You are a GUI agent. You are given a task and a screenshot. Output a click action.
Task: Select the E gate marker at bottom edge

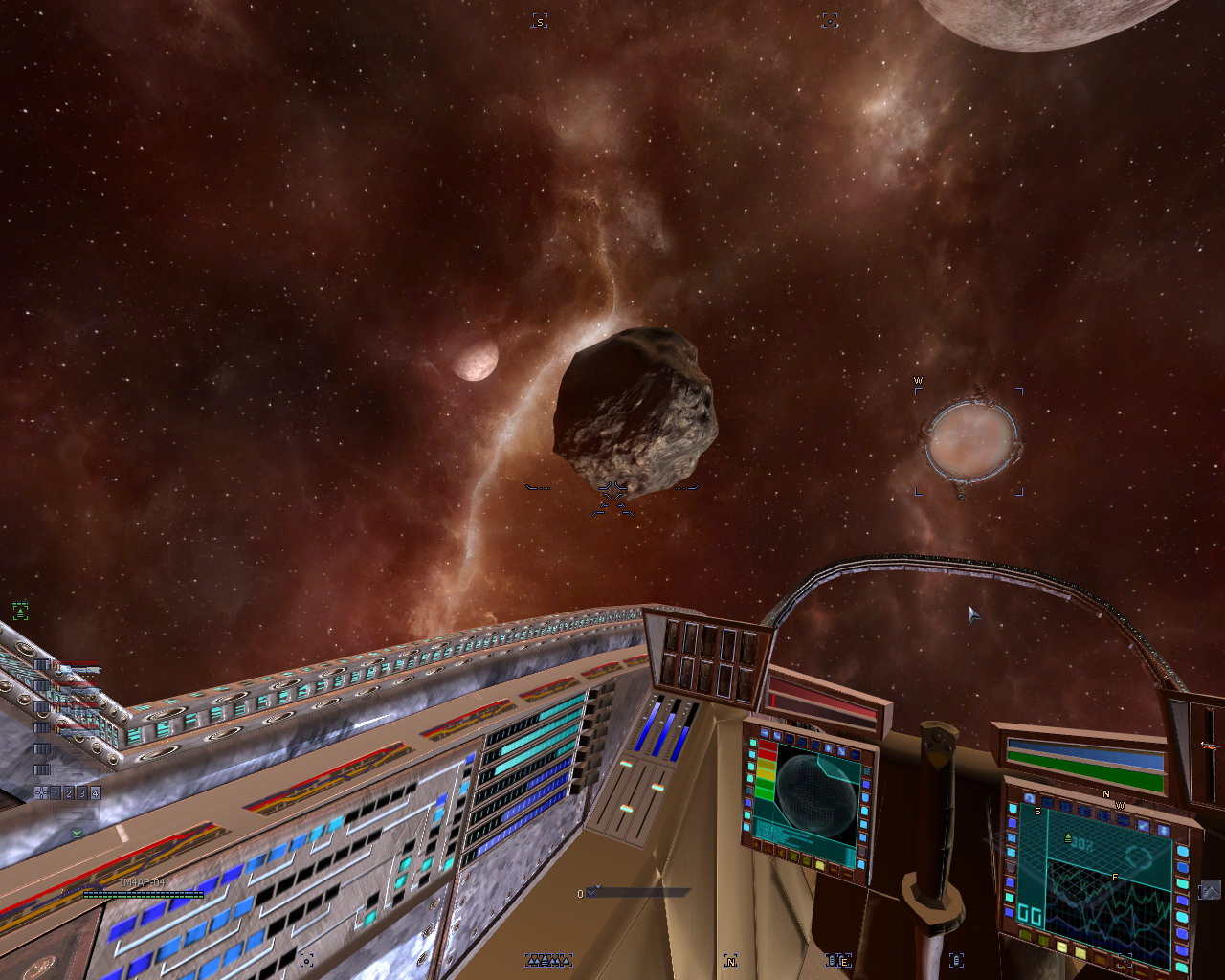[x=839, y=961]
